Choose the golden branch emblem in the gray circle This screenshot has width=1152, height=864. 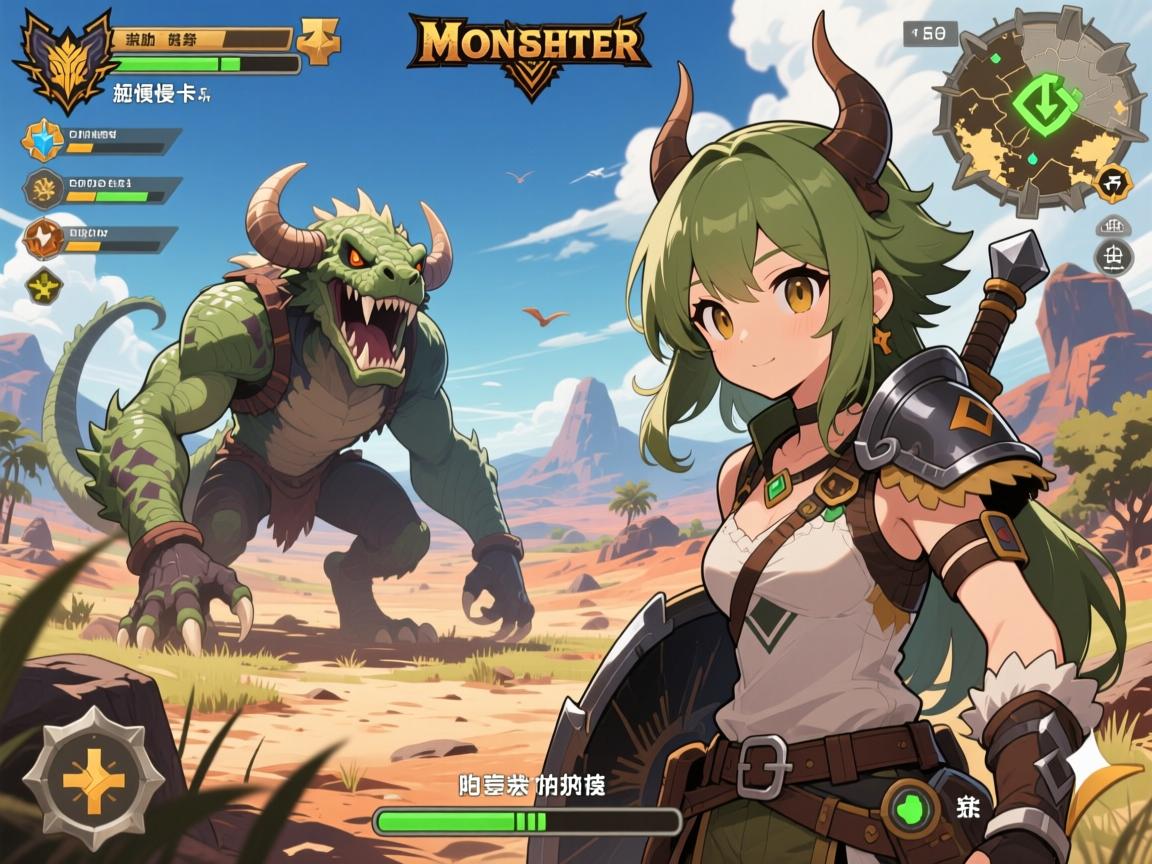pos(43,187)
